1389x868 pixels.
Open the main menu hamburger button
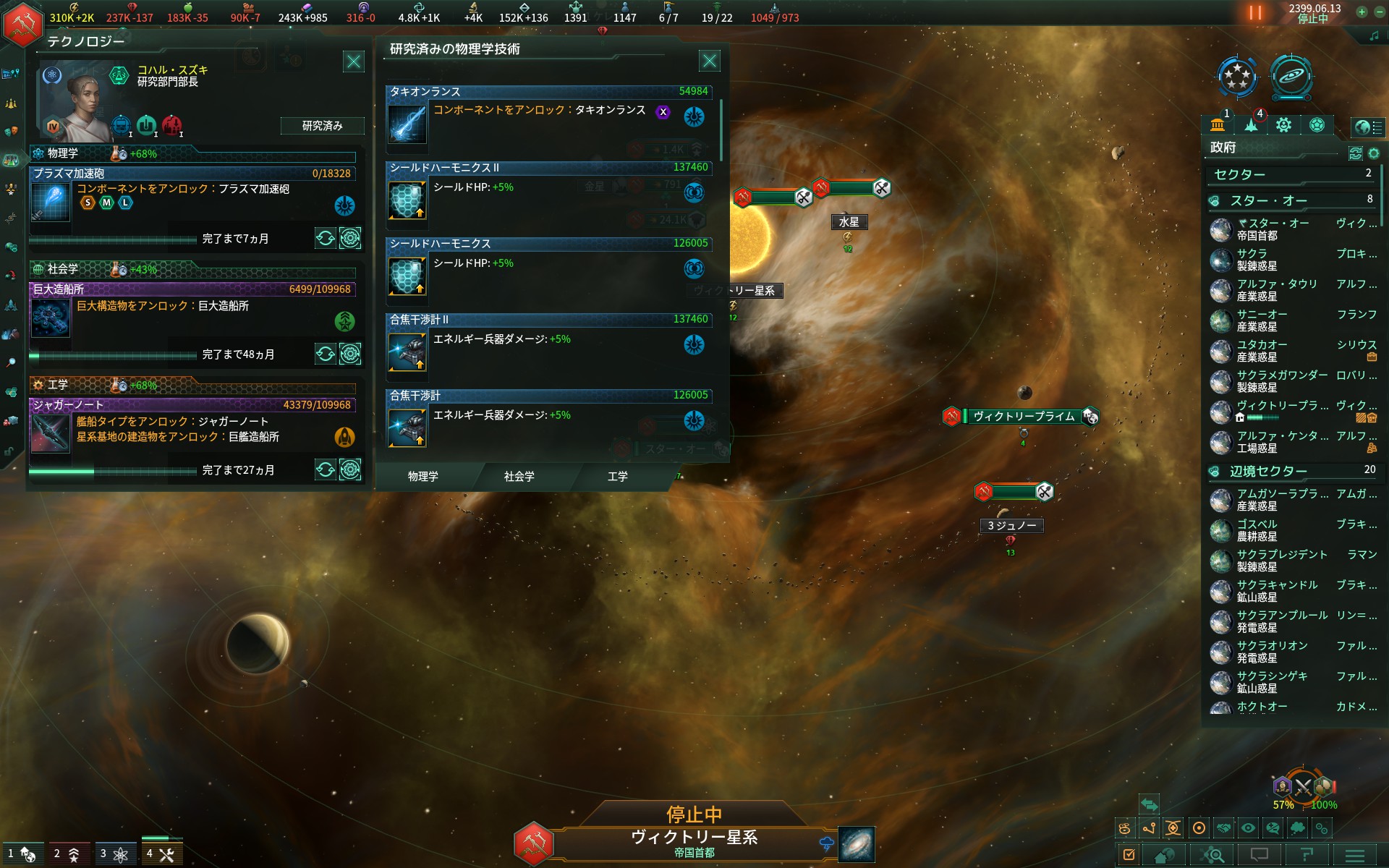1354,856
